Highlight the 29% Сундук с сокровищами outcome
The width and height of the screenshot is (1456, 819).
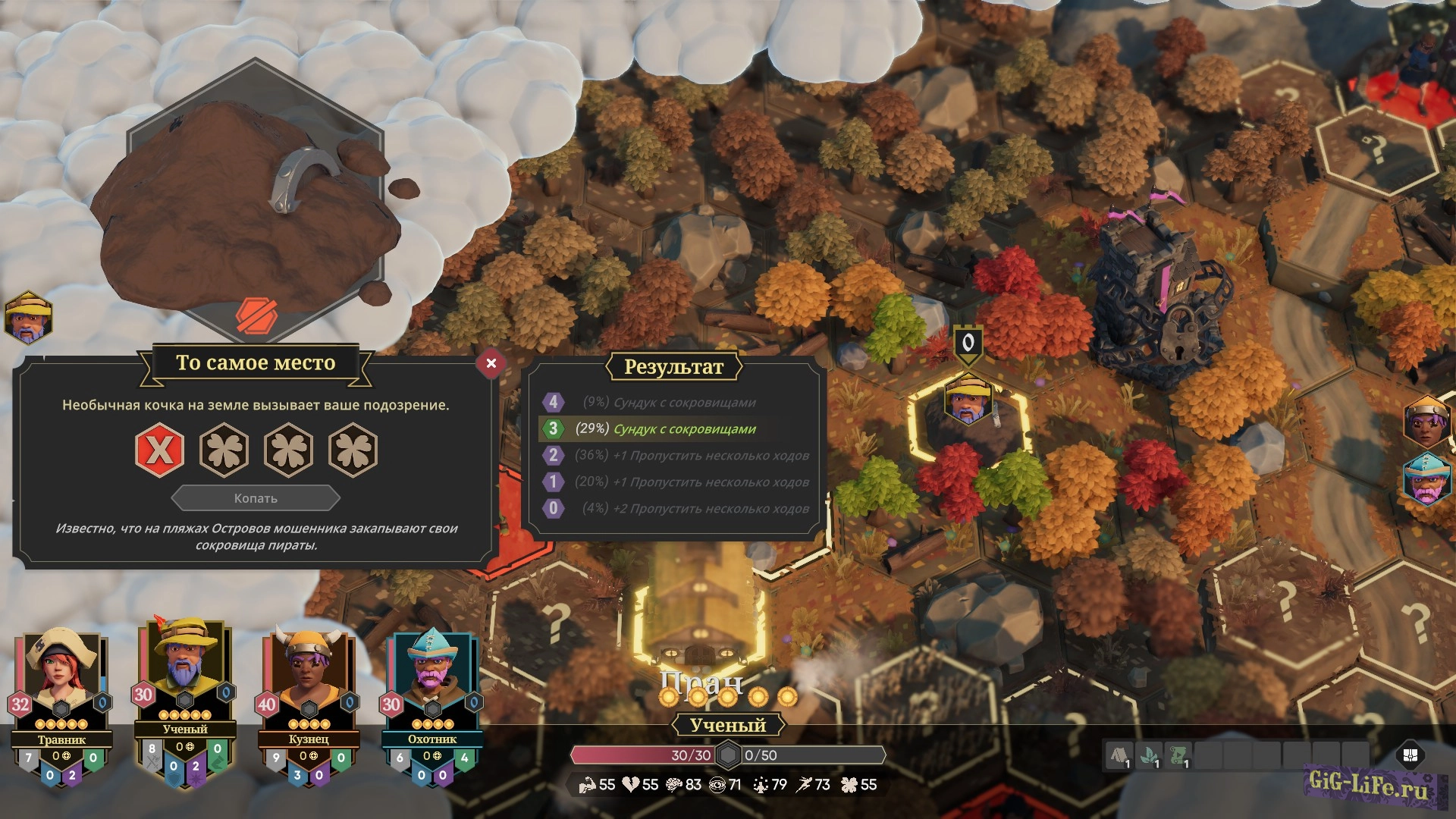click(675, 428)
